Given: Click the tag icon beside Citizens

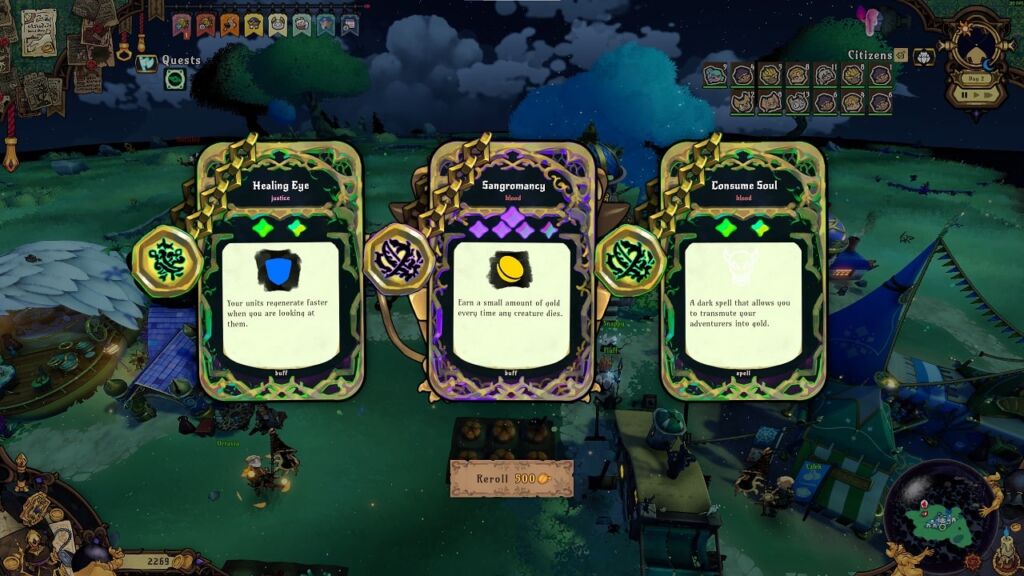Looking at the screenshot, I should [x=902, y=55].
